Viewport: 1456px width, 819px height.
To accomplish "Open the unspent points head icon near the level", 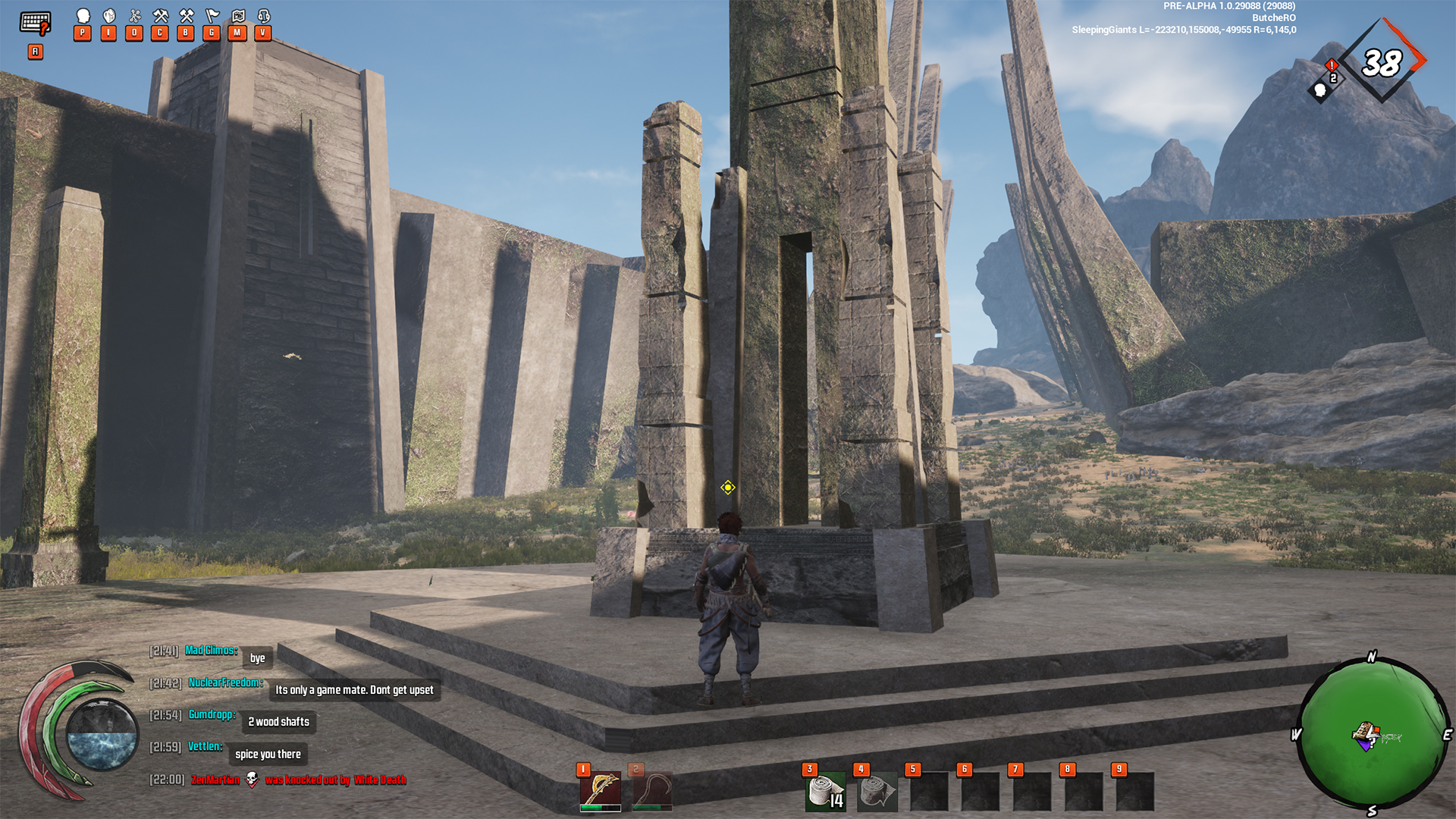I will [1320, 91].
